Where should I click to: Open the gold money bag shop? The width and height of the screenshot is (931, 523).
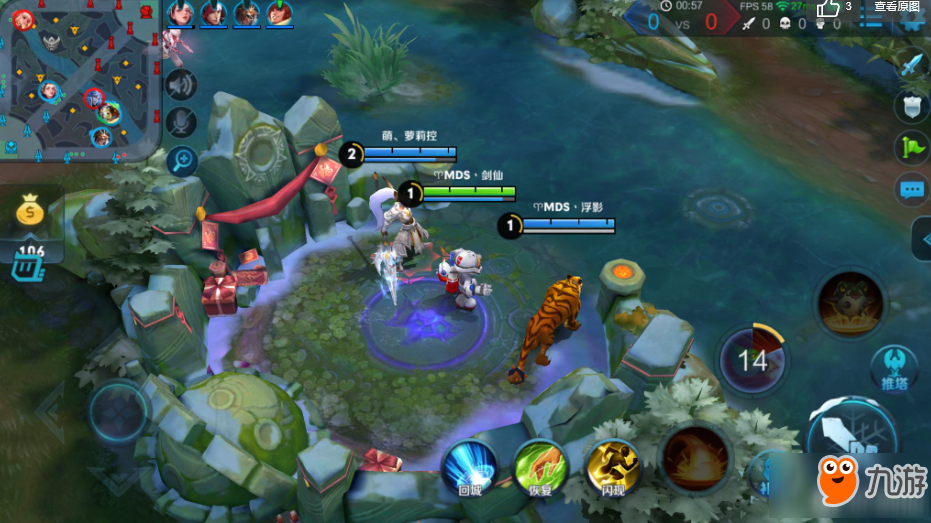click(x=32, y=213)
